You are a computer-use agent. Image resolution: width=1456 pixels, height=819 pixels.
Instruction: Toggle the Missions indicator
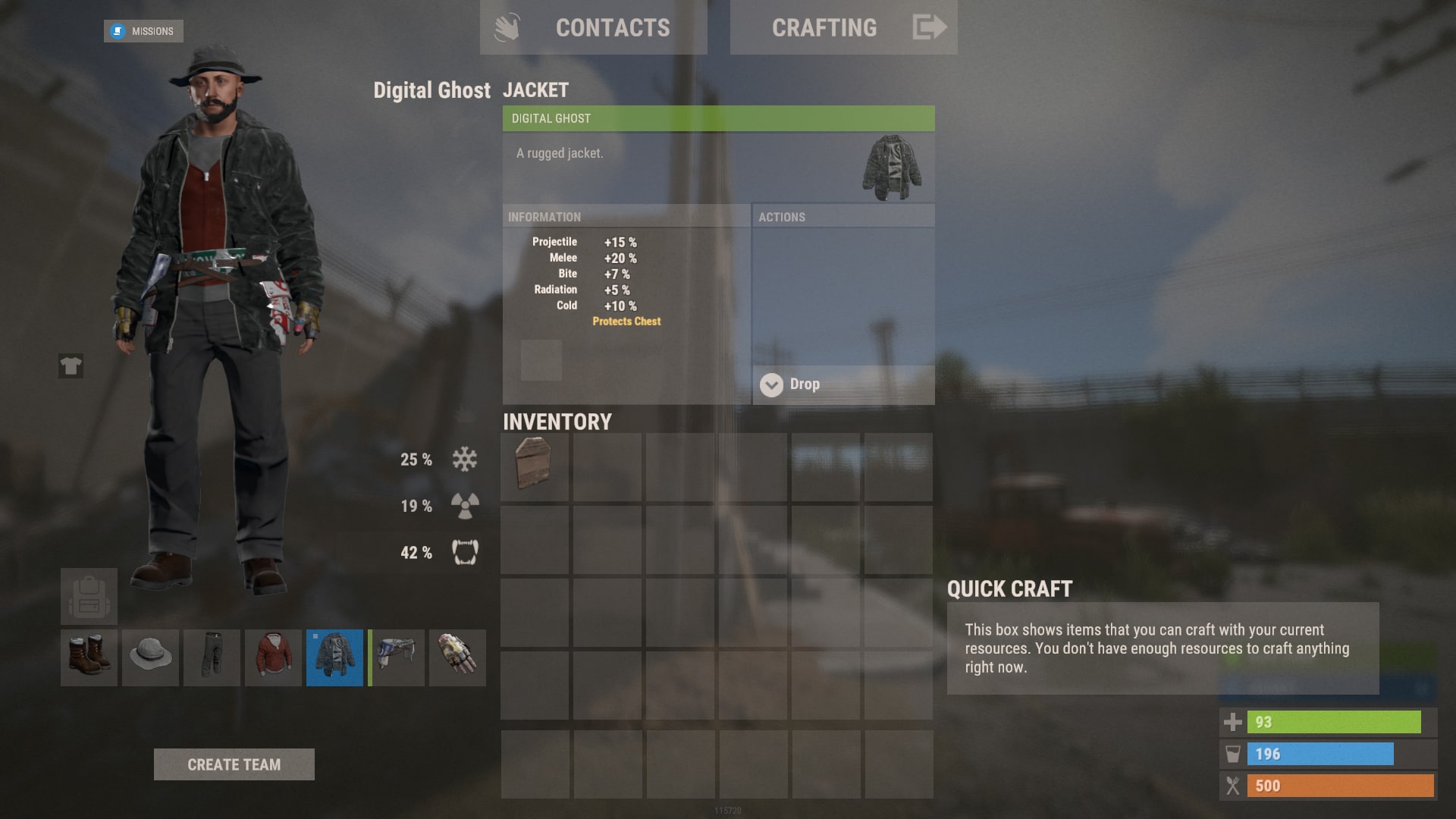coord(143,31)
